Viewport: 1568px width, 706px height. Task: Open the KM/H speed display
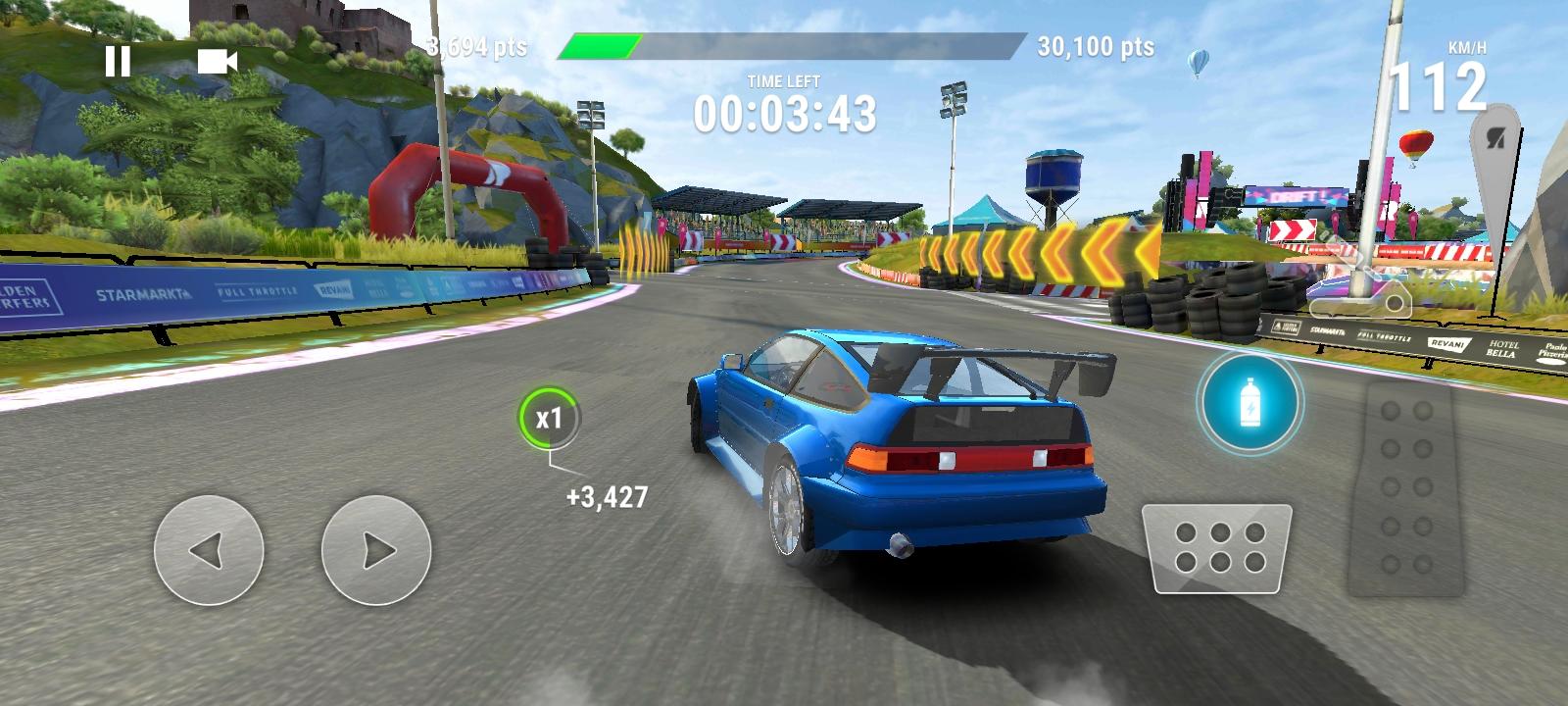(1452, 74)
